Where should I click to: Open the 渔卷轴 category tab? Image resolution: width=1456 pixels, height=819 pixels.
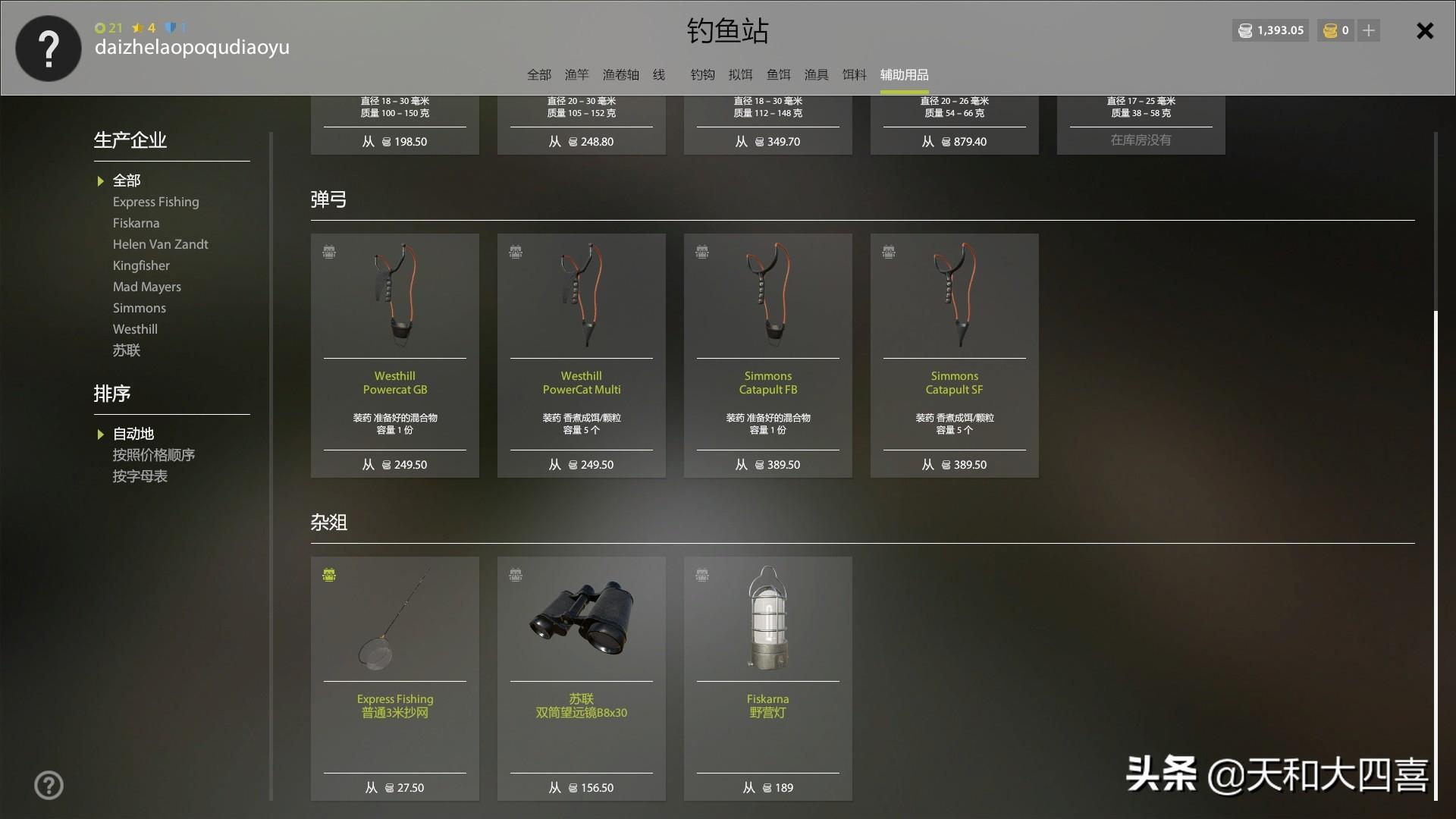(x=620, y=74)
